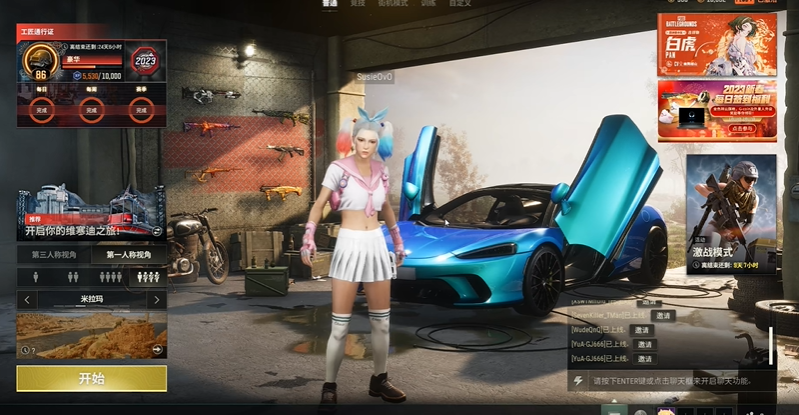799x415 pixels.
Task: Switch to the 竞技 mode tab
Action: pos(357,4)
